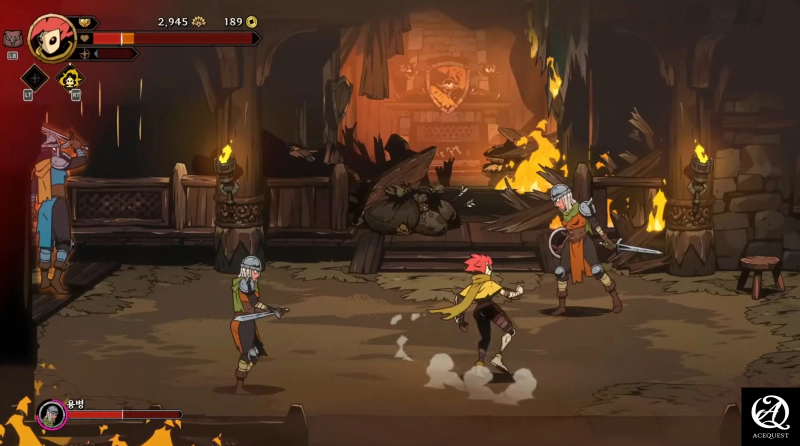Screen dimensions: 800x446
Task: Activate the yellow skull ability diamond
Action: (x=70, y=77)
